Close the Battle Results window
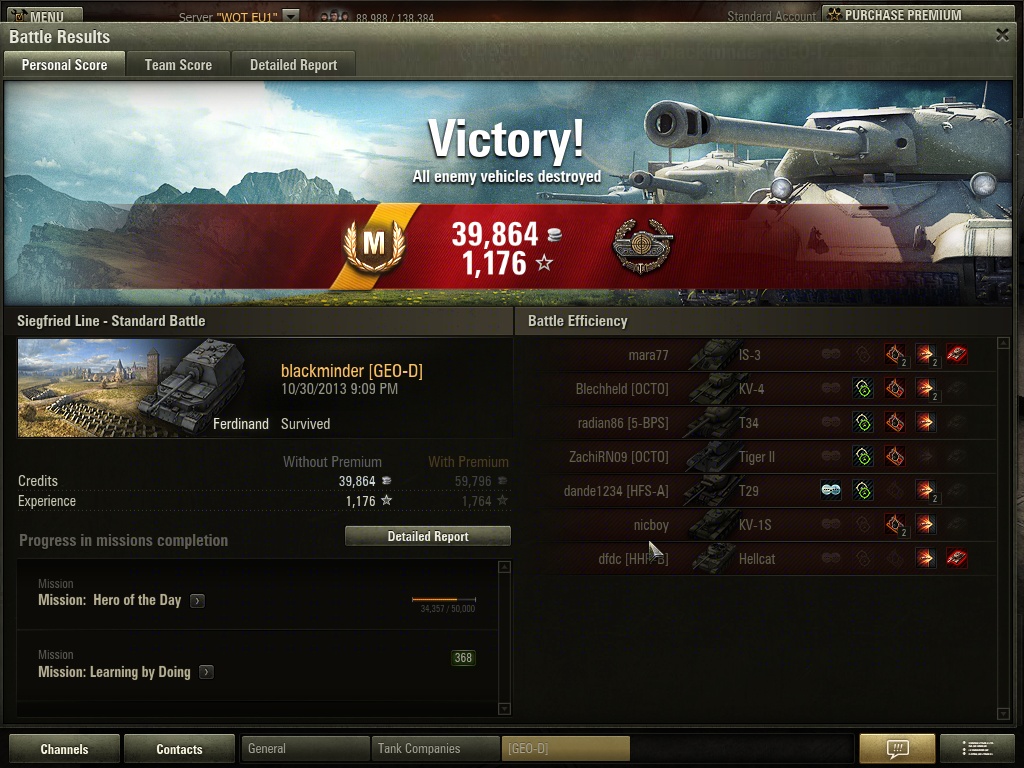 (1002, 34)
